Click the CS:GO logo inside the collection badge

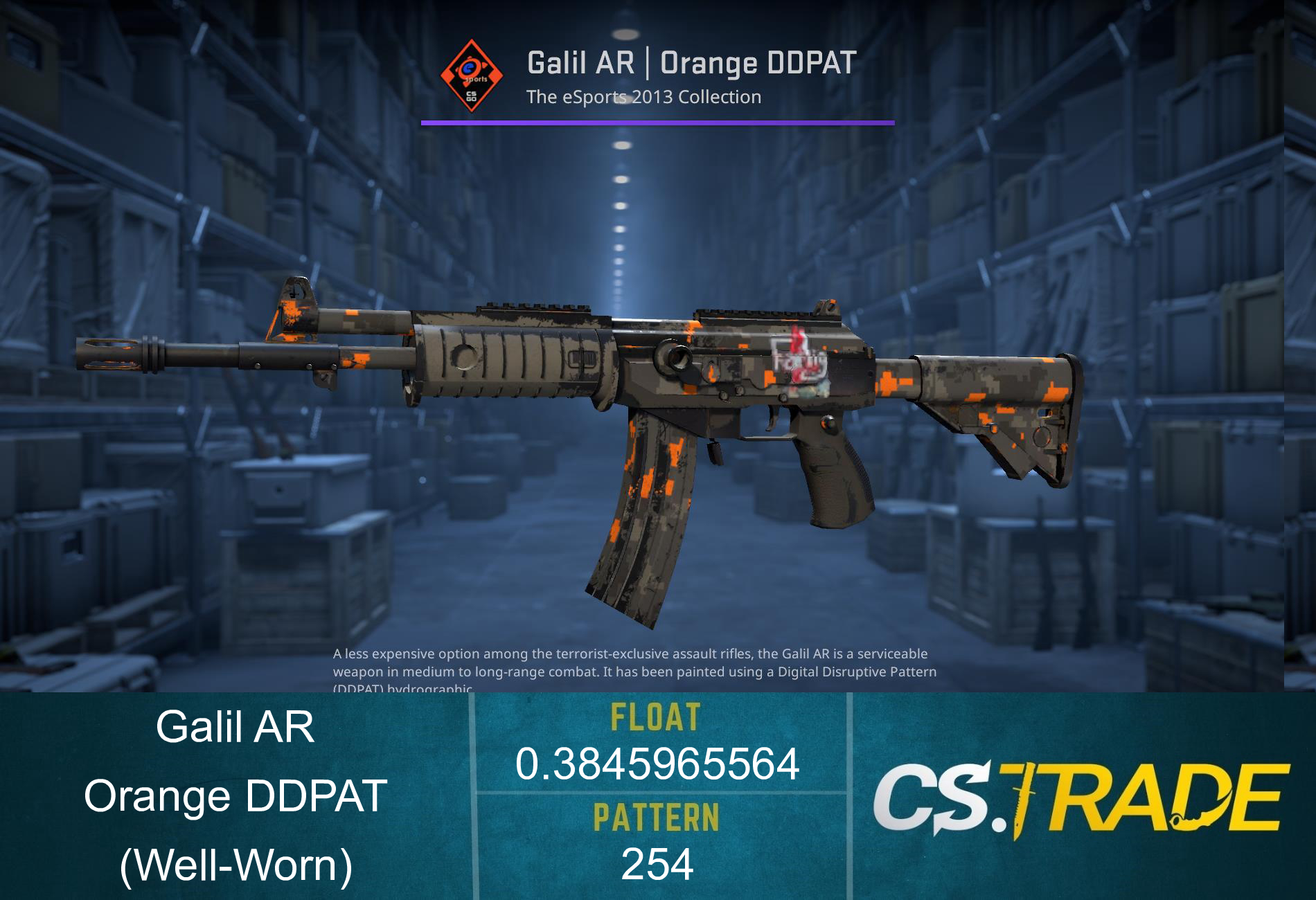(470, 96)
